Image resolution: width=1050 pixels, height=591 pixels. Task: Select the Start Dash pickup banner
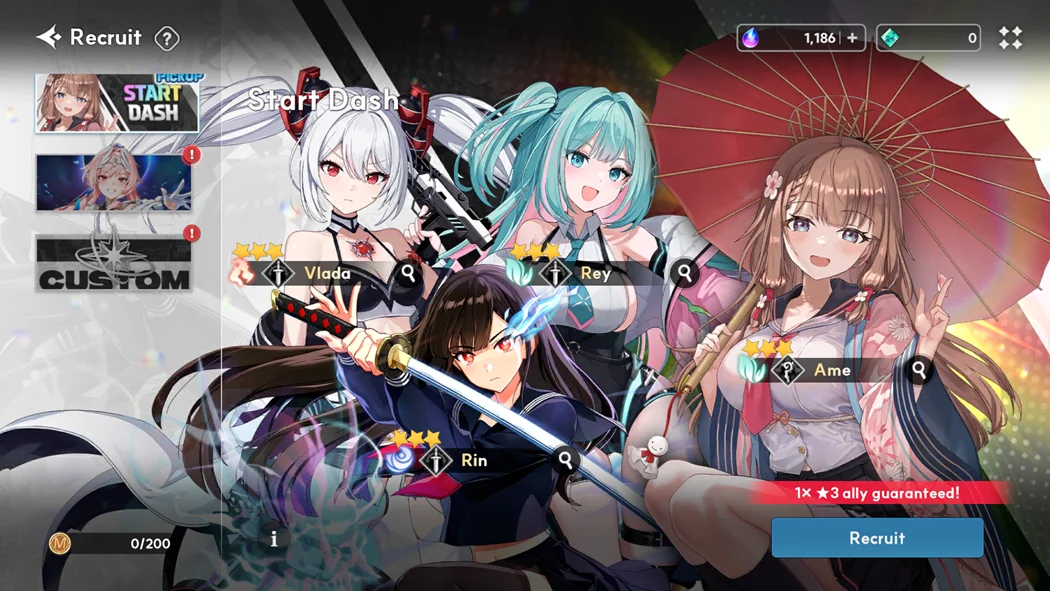(x=117, y=103)
